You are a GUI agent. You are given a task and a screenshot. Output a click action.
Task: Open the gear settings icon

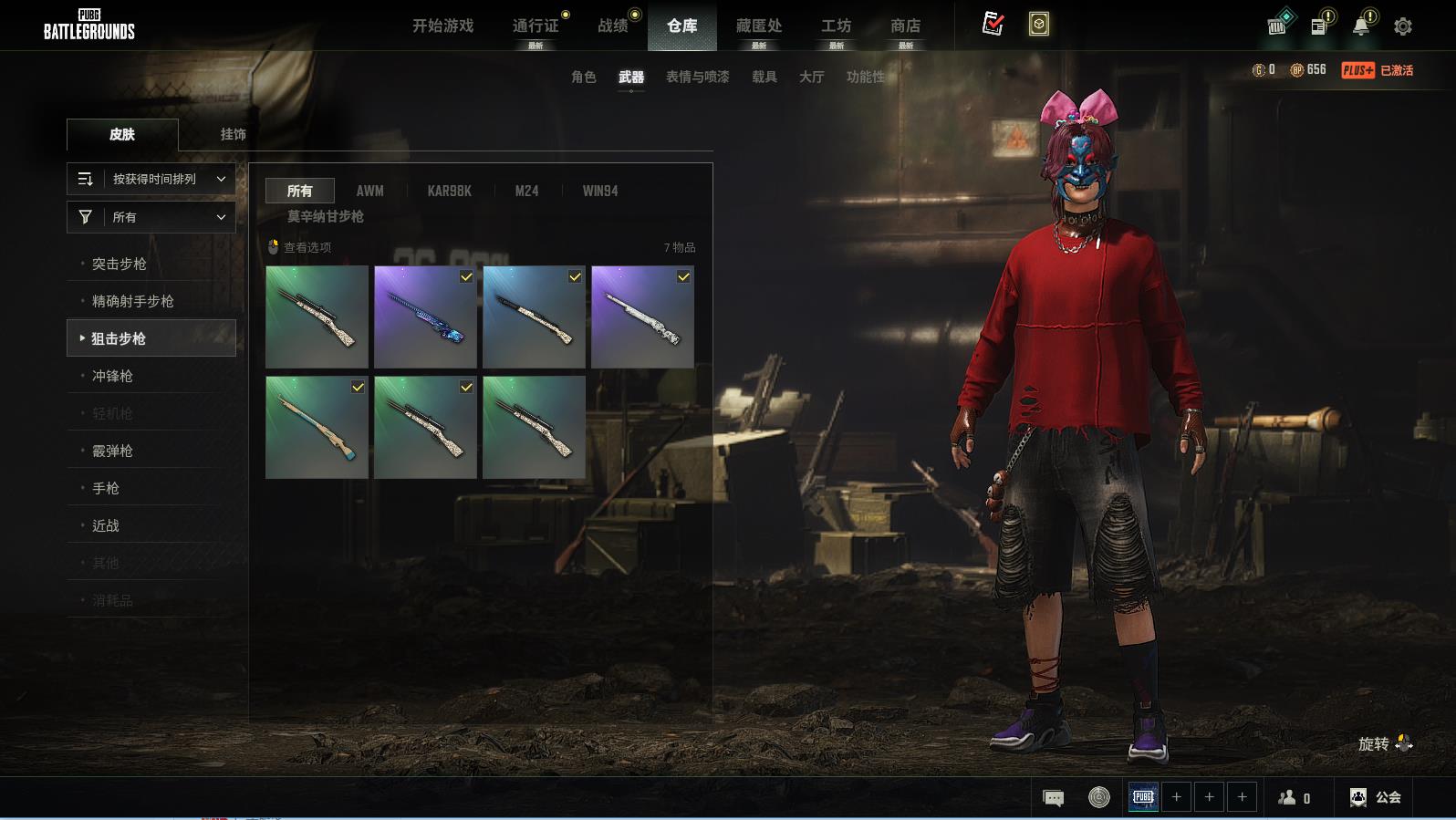tap(1403, 26)
